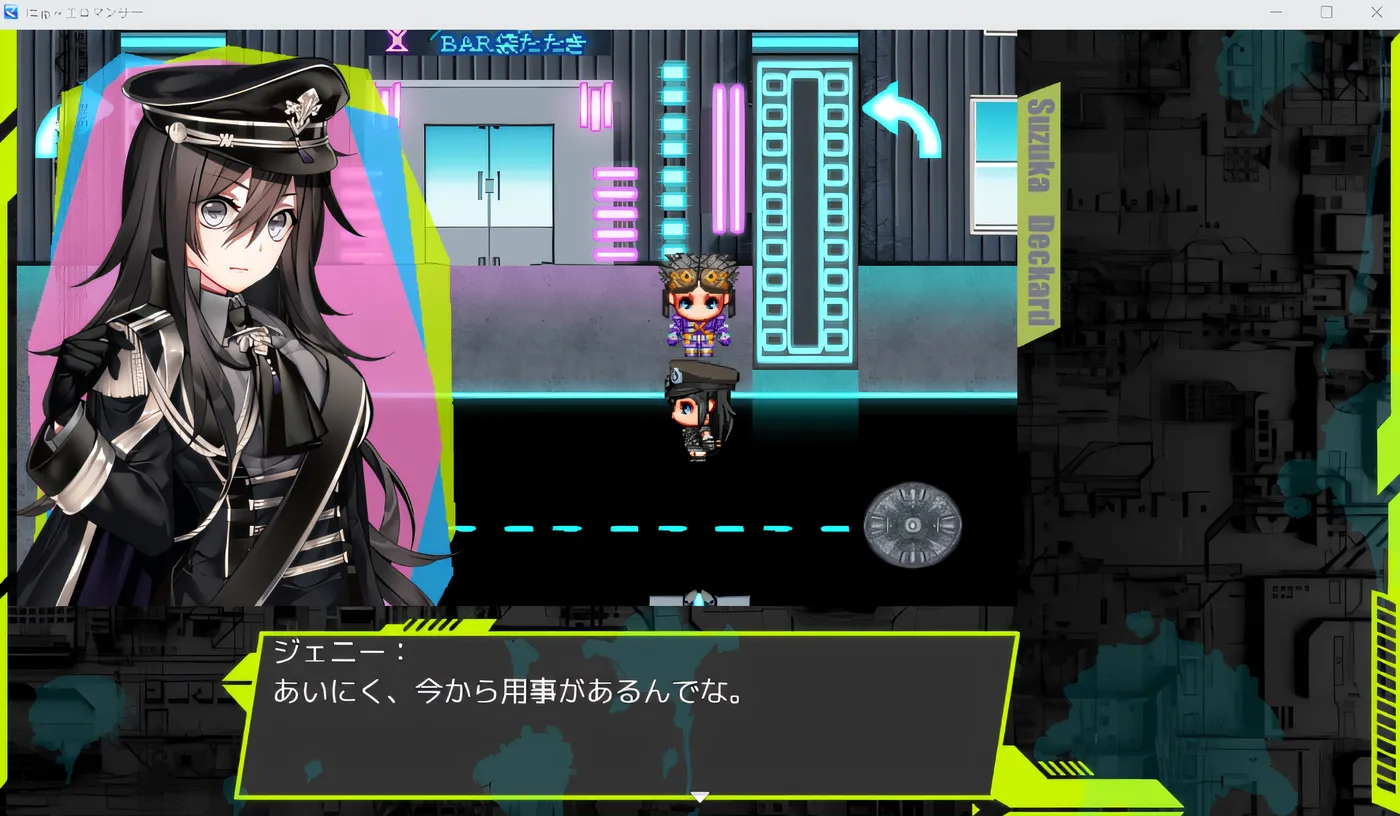This screenshot has height=816, width=1400.
Task: Click the game application icon in the title bar
Action: [x=10, y=12]
